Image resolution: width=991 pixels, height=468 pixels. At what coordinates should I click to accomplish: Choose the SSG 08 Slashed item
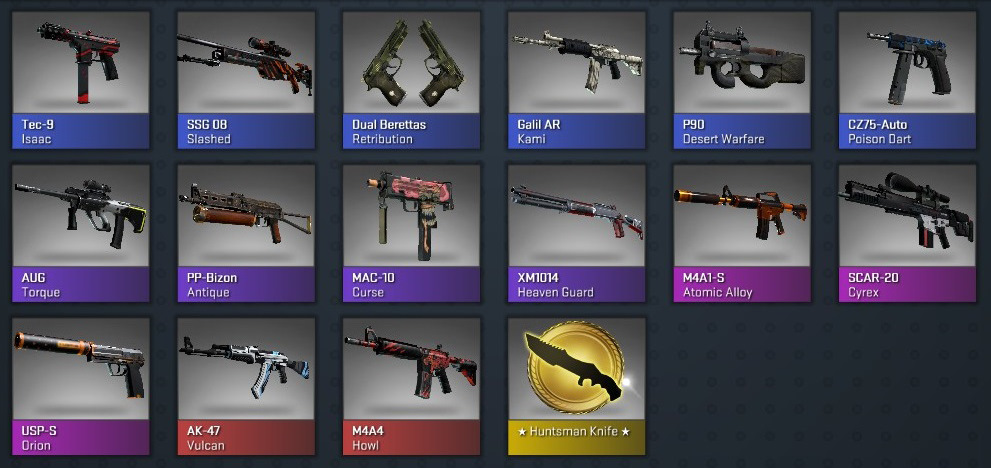tap(246, 79)
